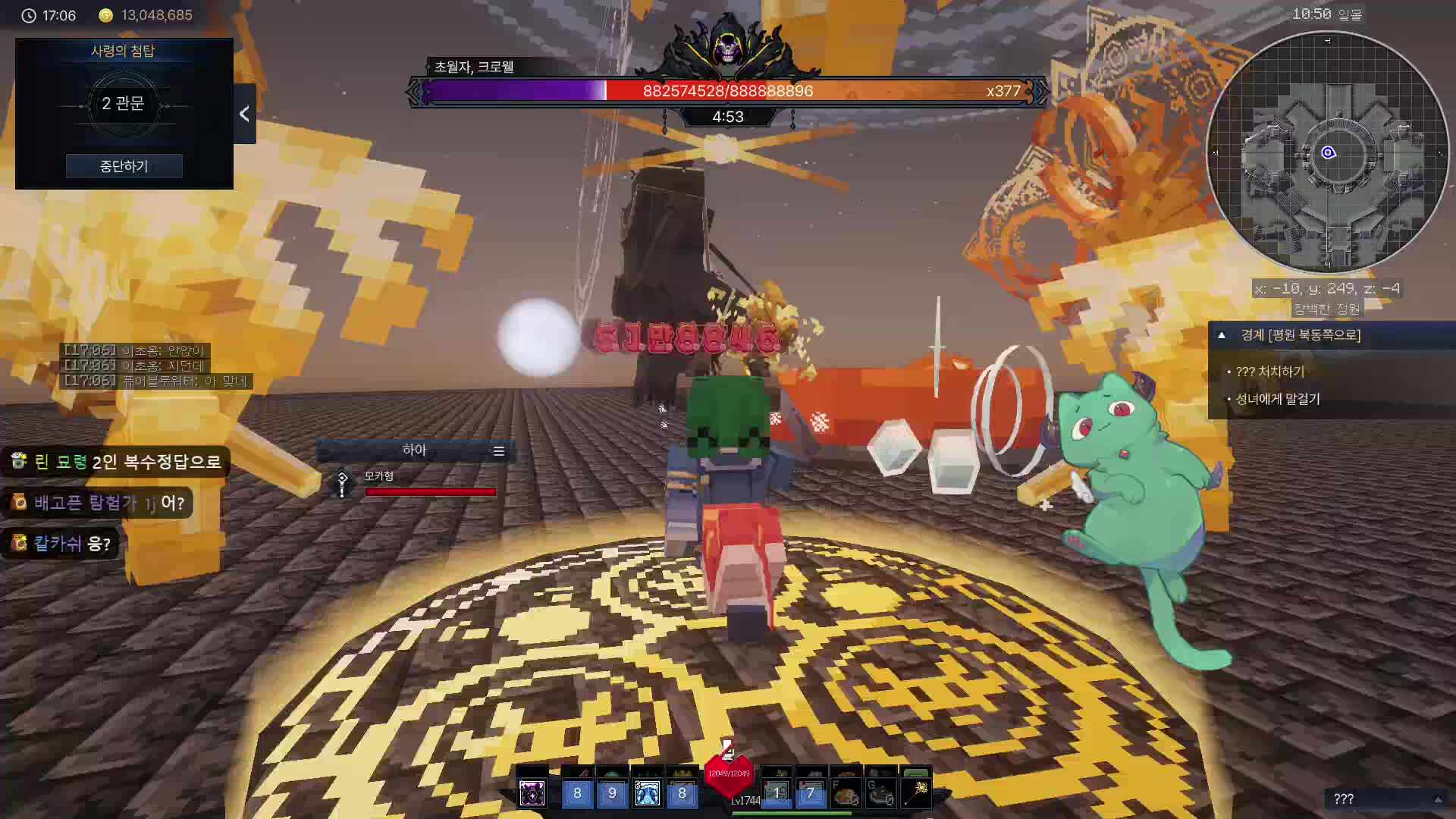Select the ??? 처치하기 quest objective
Screen dimensions: 1456x819
coord(1269,372)
